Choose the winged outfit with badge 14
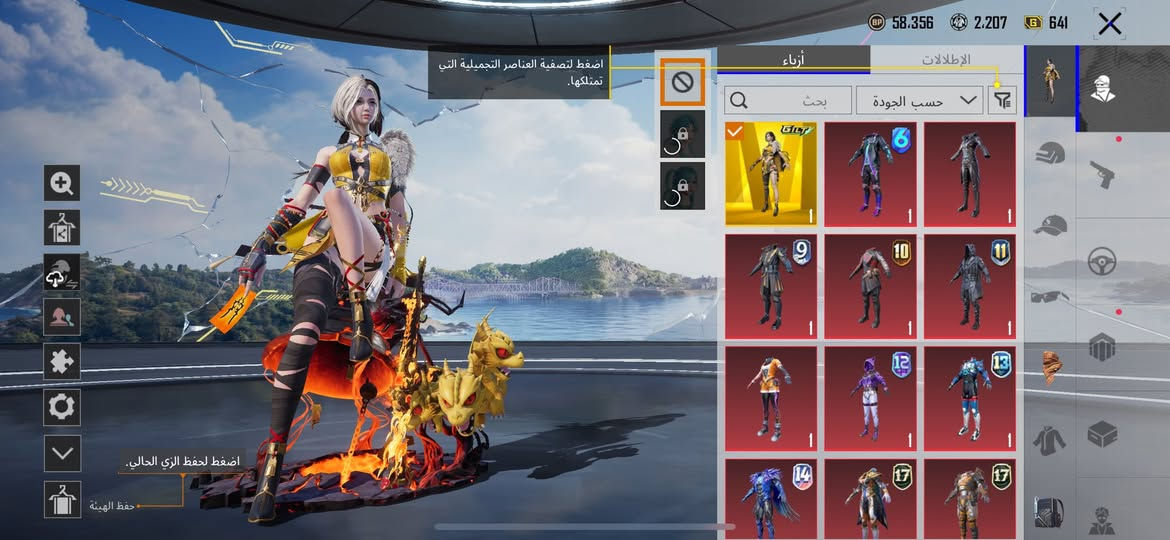 771,497
